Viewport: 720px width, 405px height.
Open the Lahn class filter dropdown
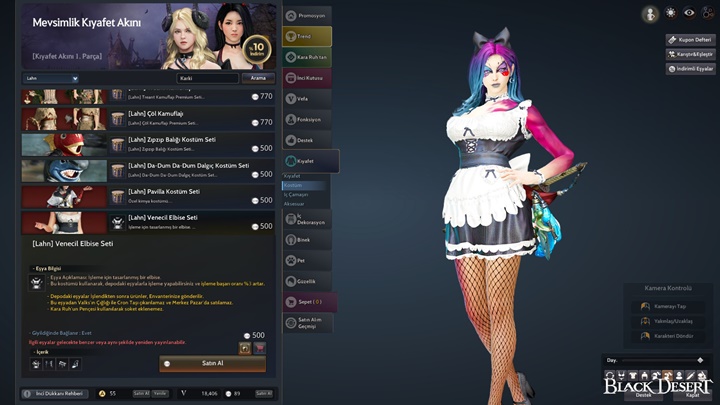[x=51, y=77]
